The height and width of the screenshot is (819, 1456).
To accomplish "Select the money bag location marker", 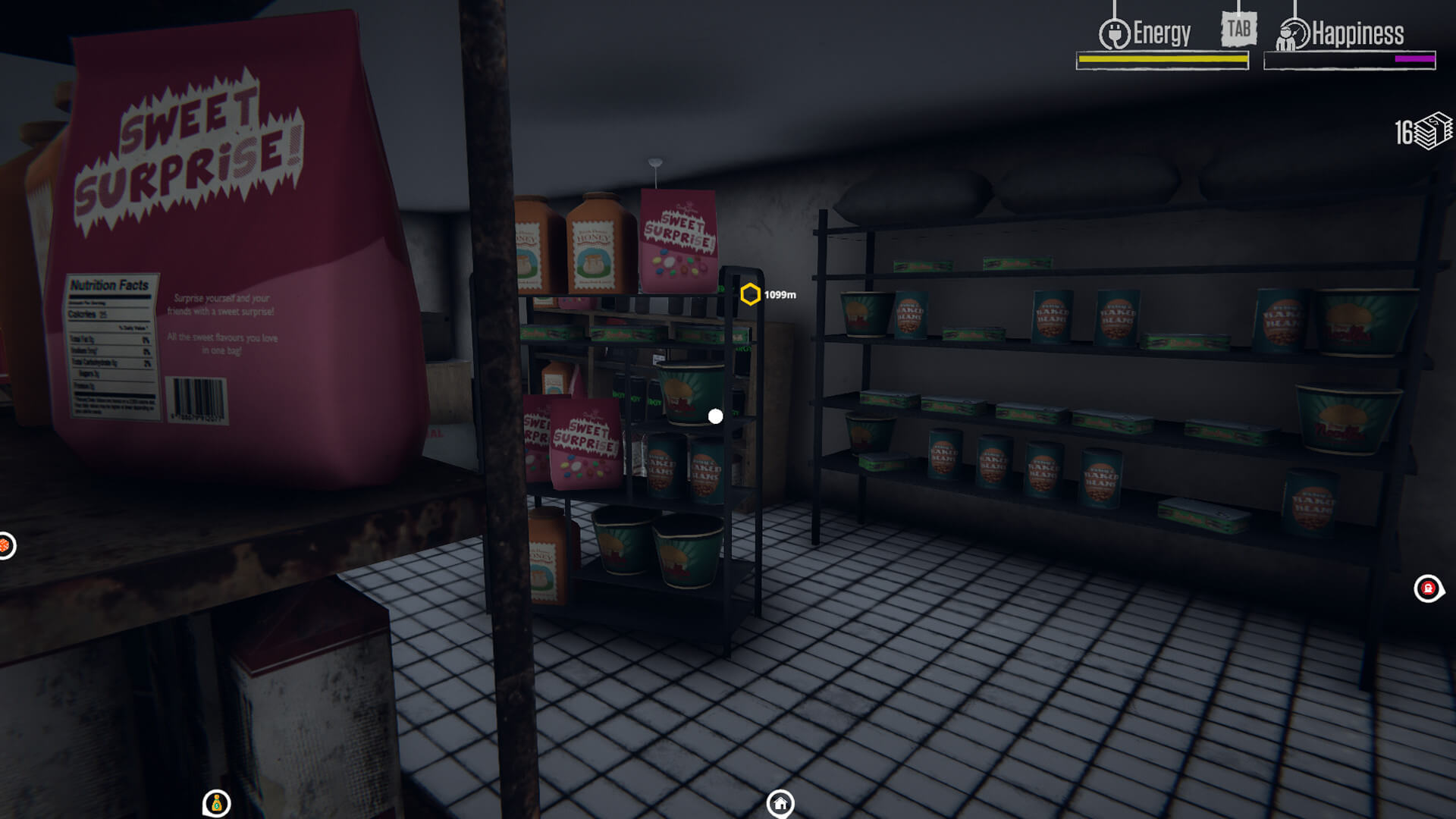I will point(216,803).
